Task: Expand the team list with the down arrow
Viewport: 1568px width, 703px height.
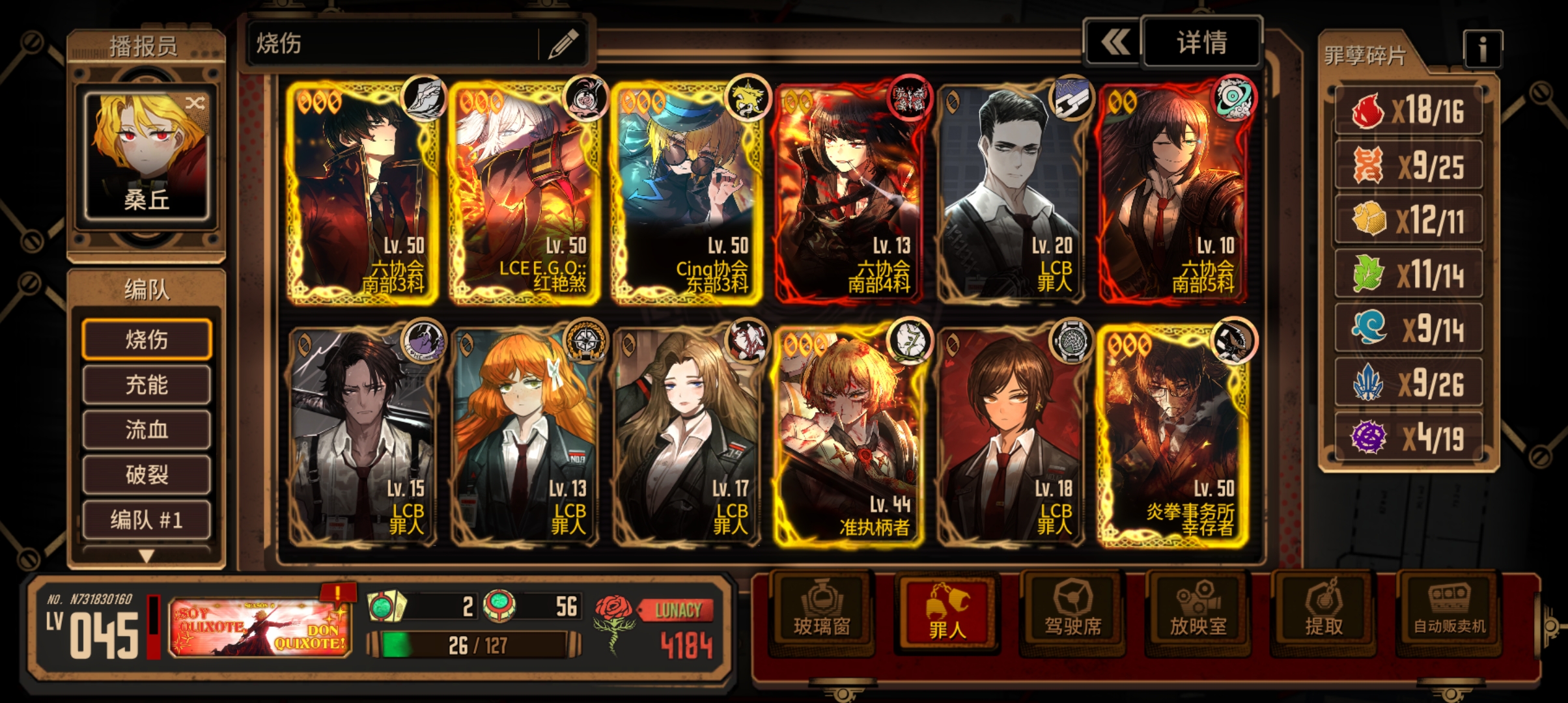Action: click(147, 556)
